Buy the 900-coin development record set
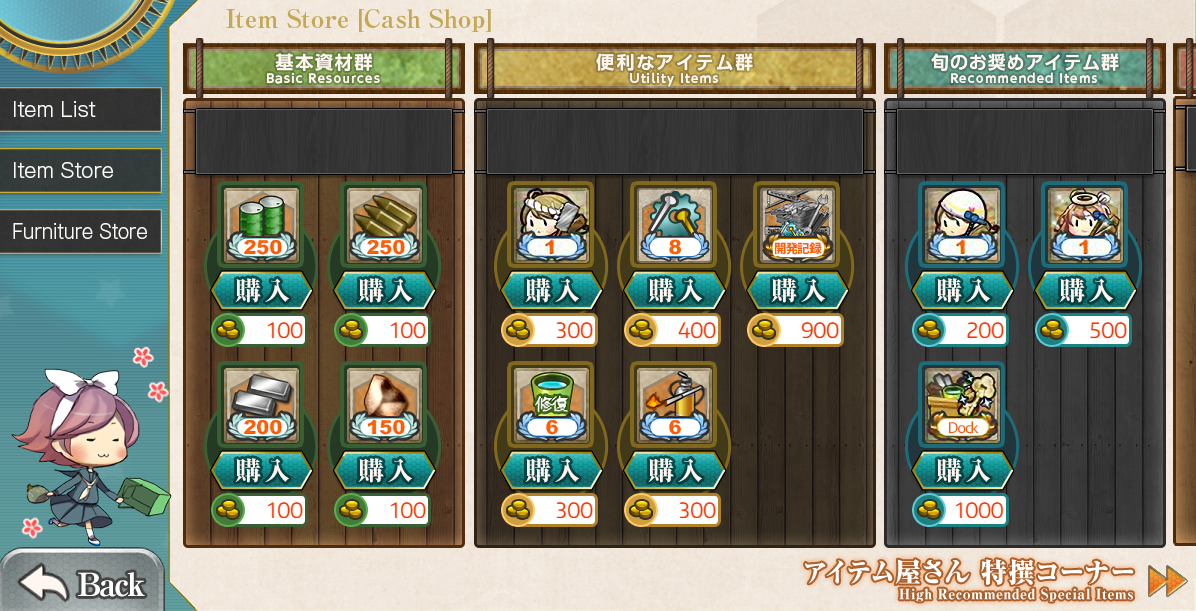Image resolution: width=1196 pixels, height=611 pixels. pyautogui.click(x=797, y=291)
